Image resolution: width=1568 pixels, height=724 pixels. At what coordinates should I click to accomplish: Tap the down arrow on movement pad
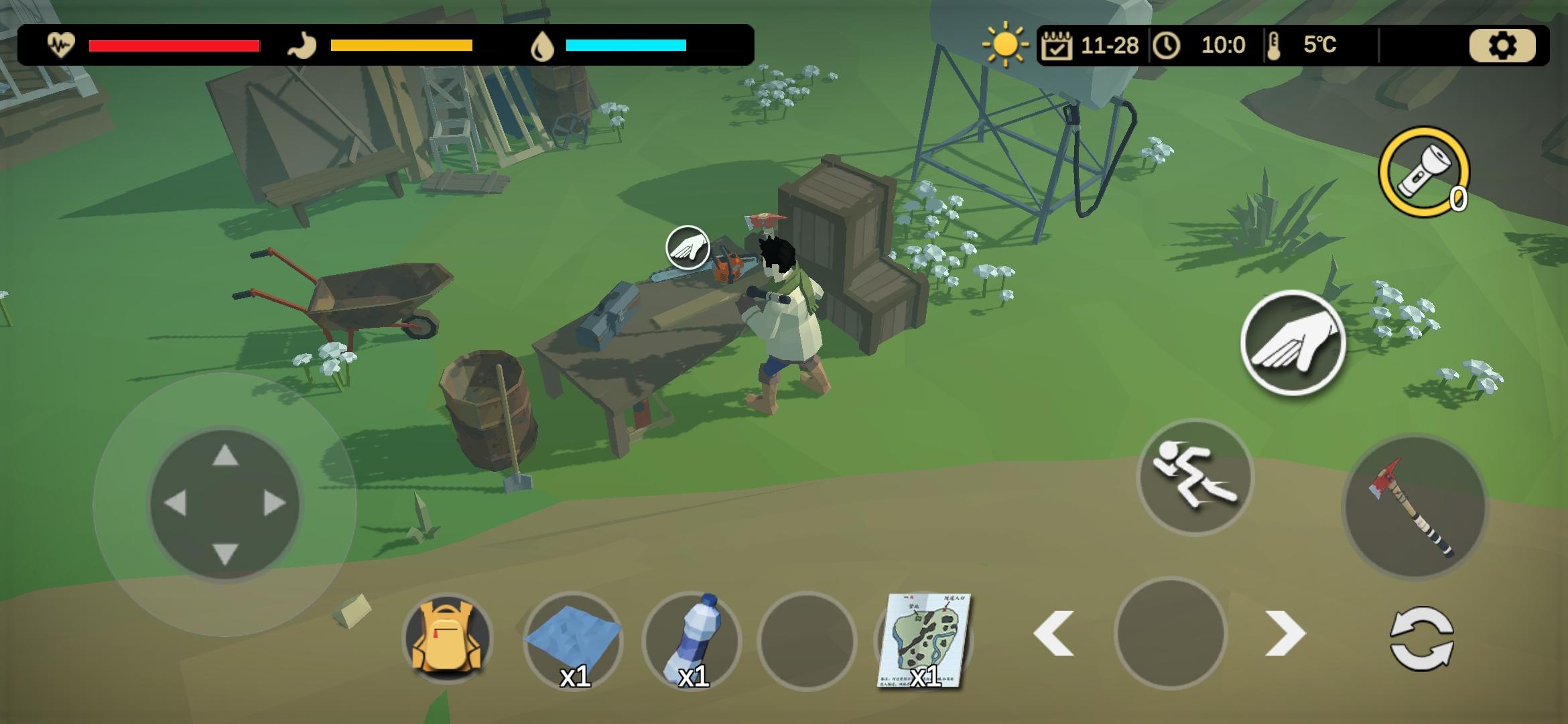[x=225, y=554]
